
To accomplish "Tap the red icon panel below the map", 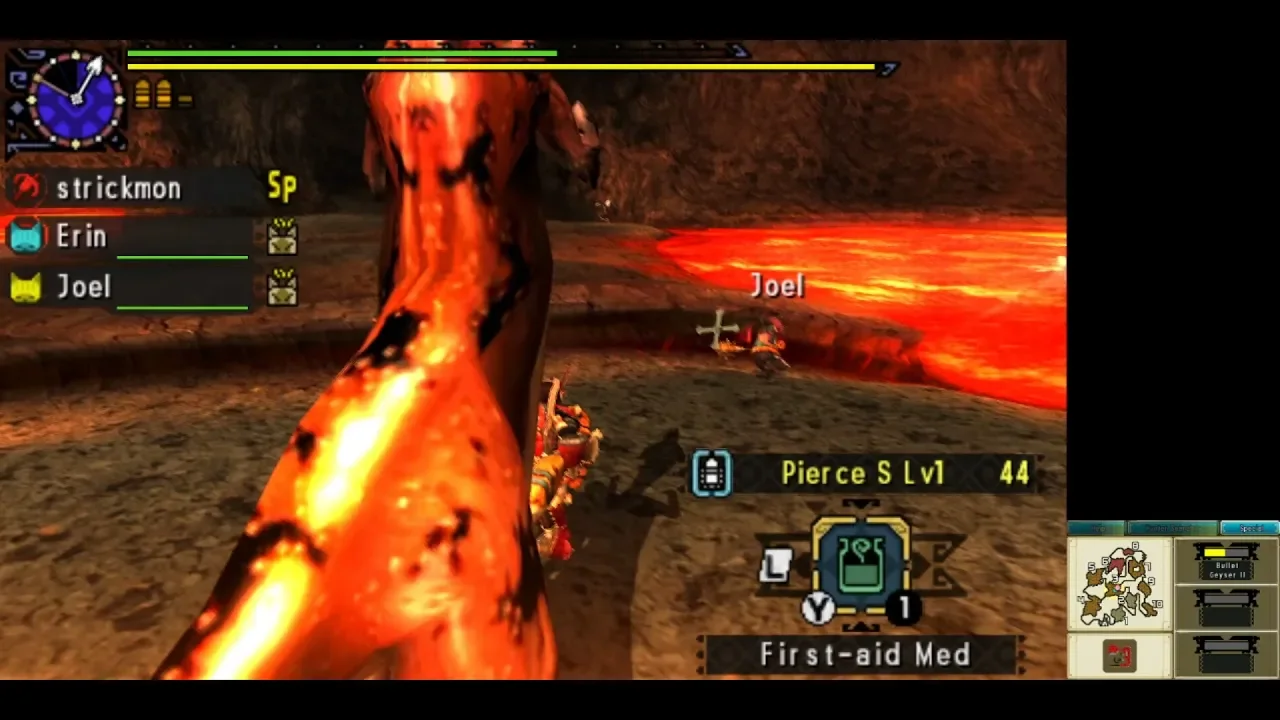I will point(1119,656).
